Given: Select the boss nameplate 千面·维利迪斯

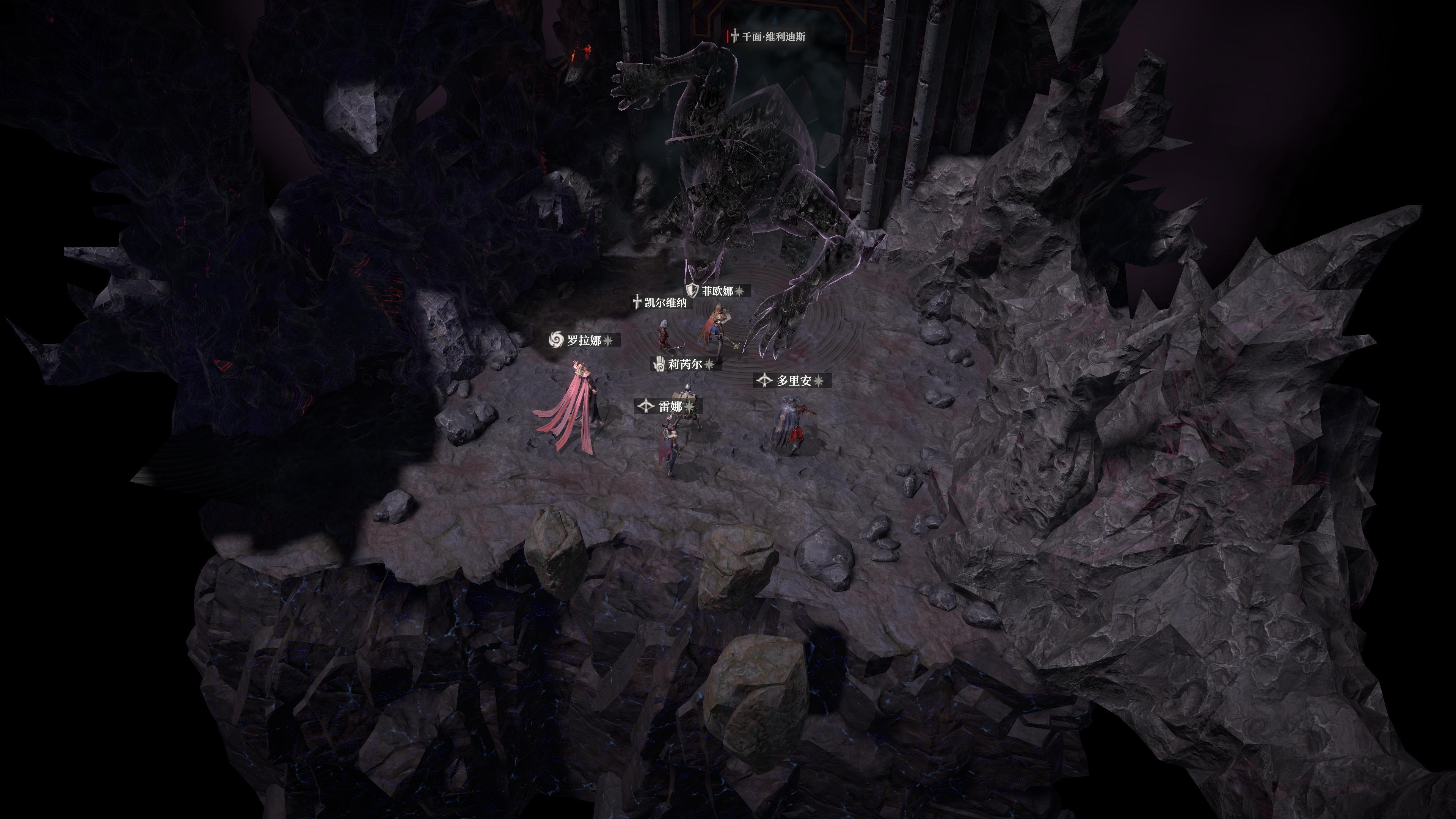Looking at the screenshot, I should [772, 35].
